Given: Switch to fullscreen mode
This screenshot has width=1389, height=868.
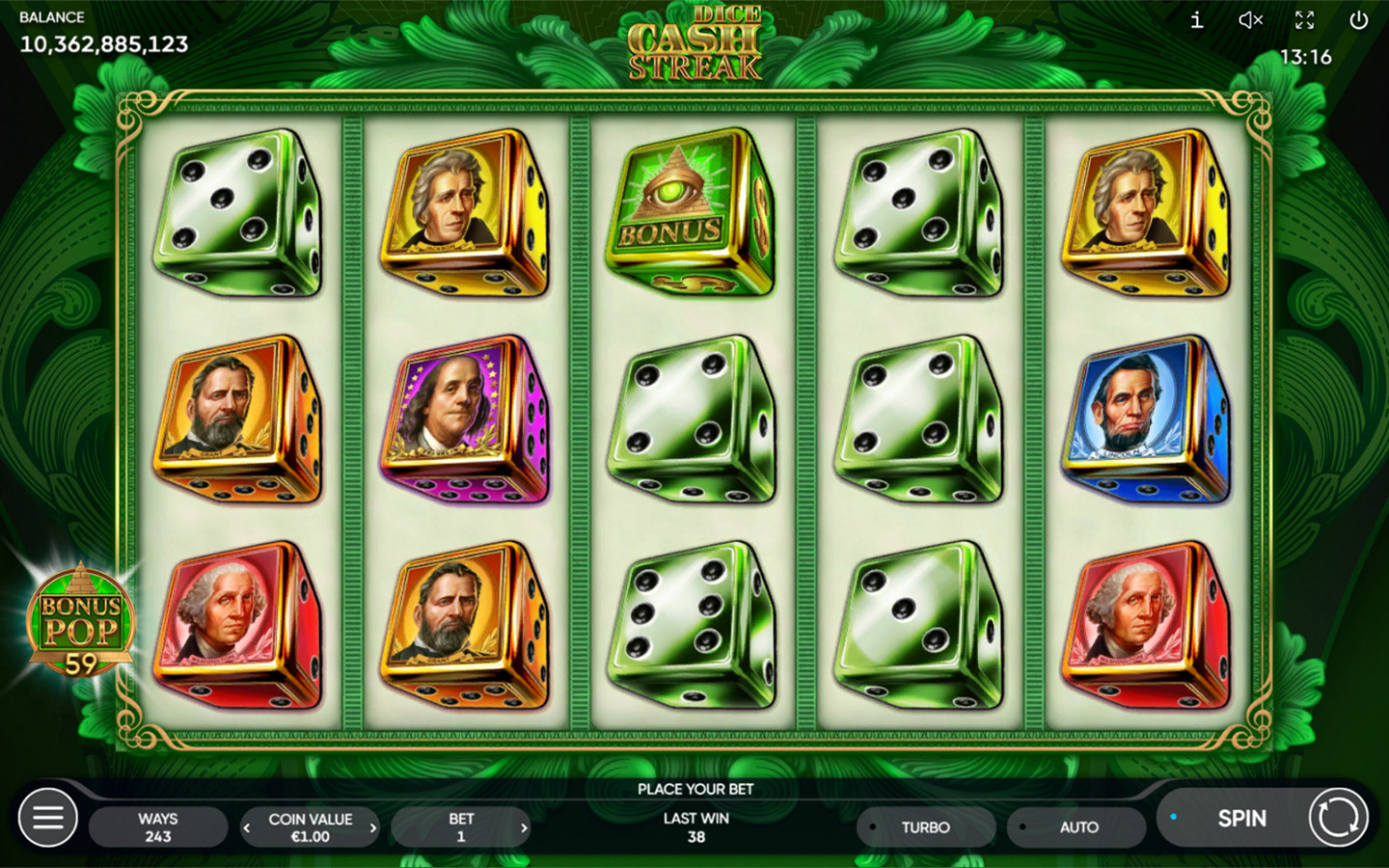Looking at the screenshot, I should tap(1304, 20).
